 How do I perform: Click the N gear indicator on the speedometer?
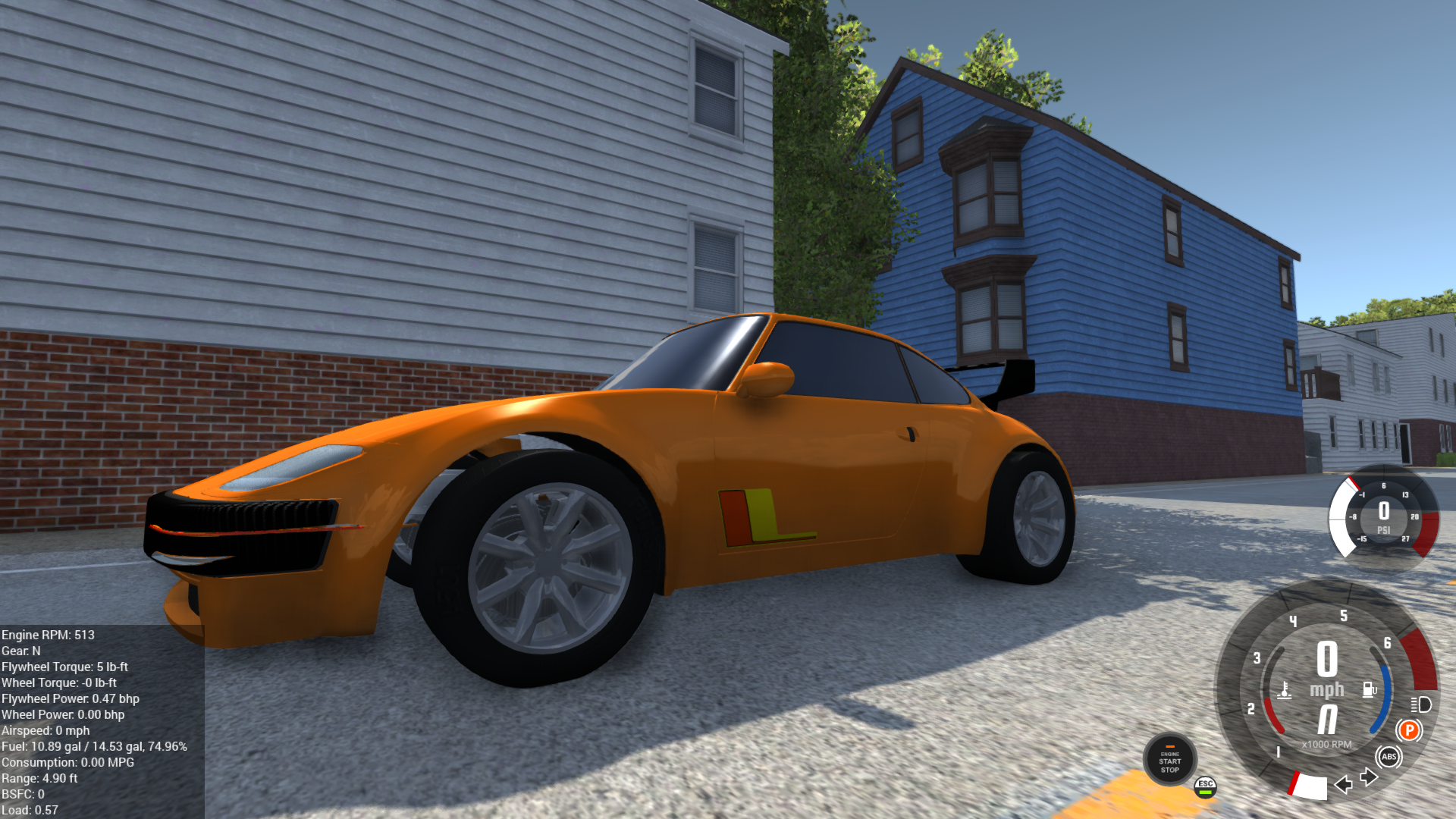click(x=1327, y=717)
